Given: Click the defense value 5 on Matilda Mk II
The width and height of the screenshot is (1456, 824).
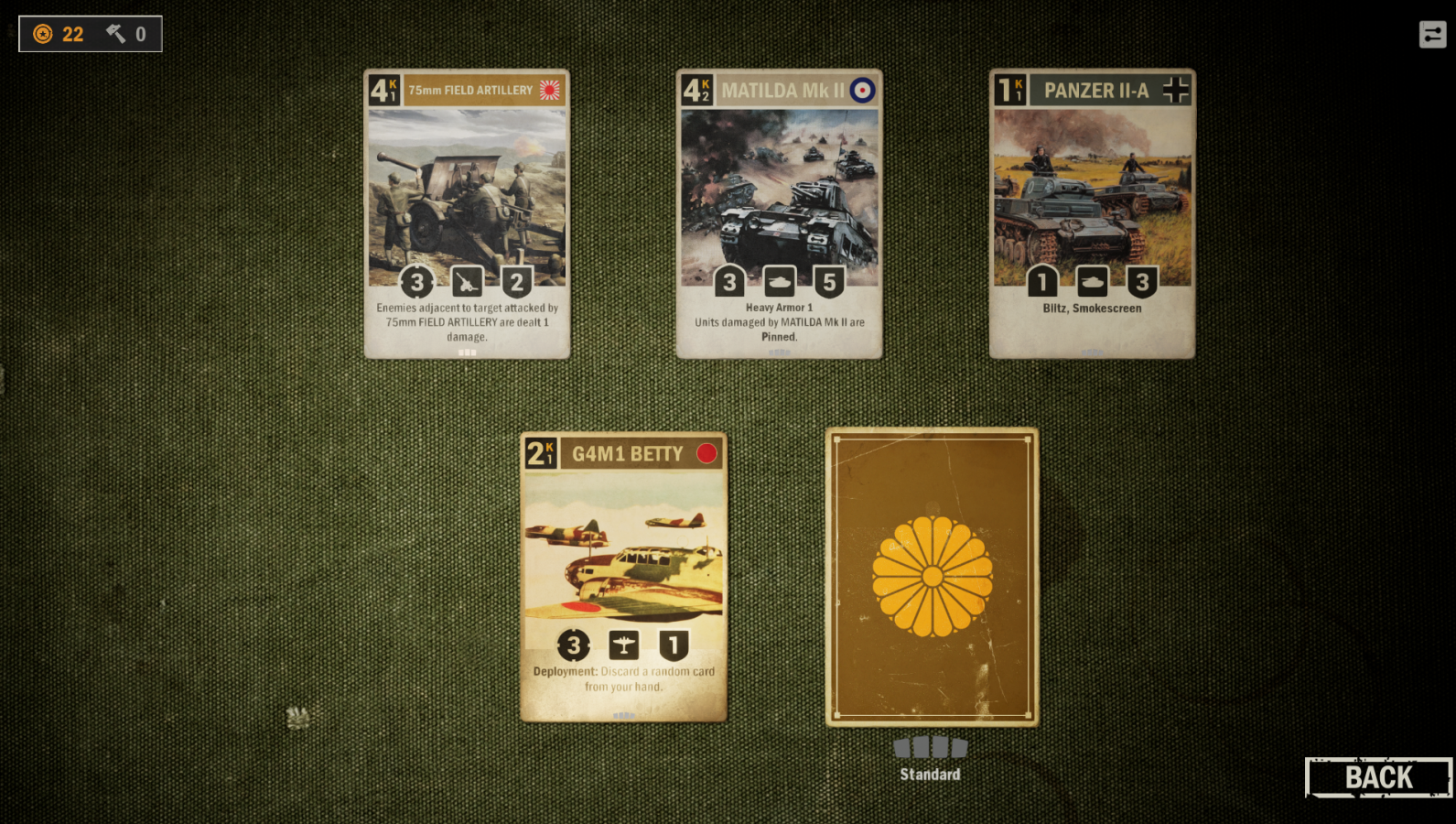Looking at the screenshot, I should pyautogui.click(x=830, y=282).
